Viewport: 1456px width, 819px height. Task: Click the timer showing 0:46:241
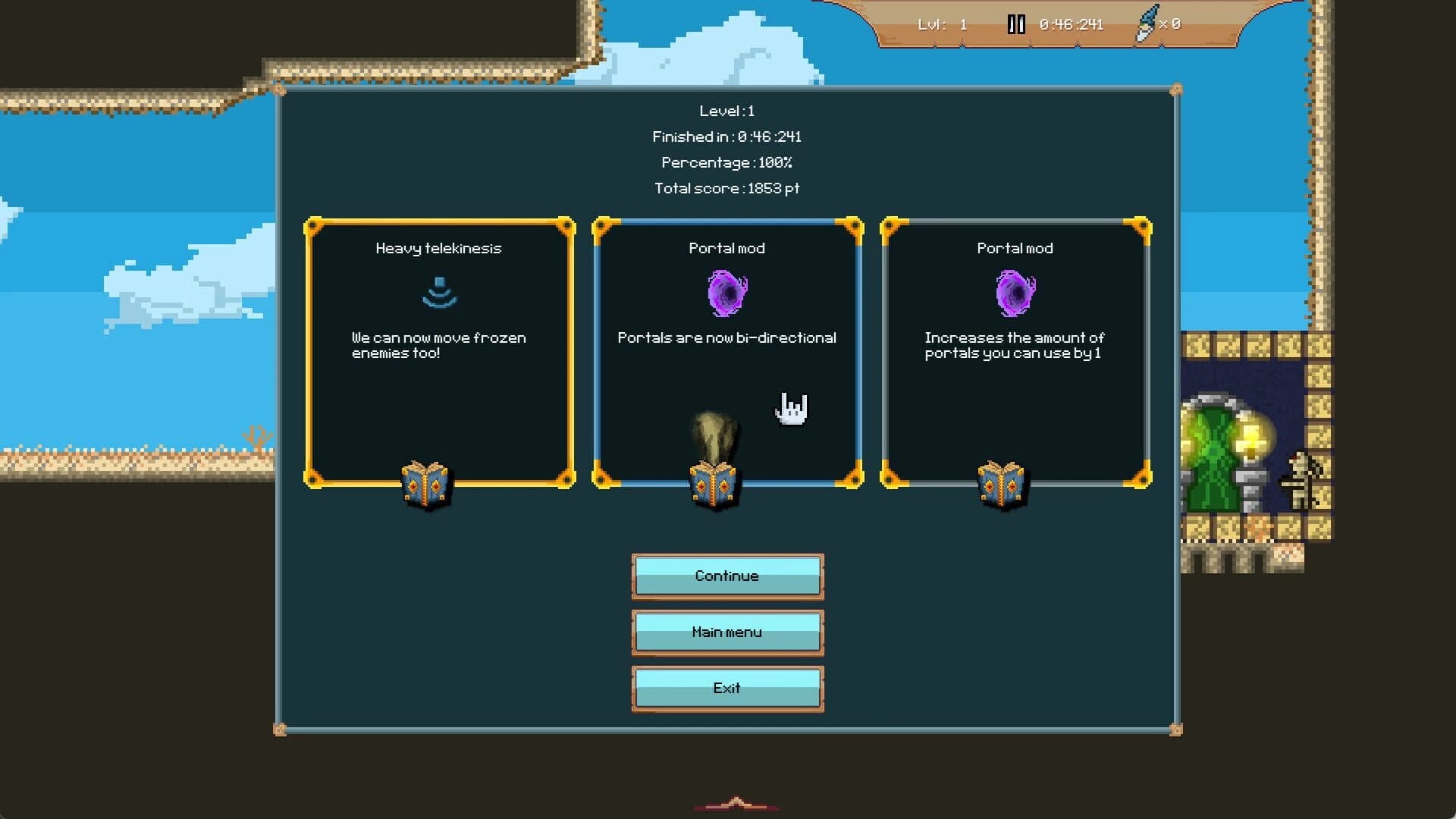1070,24
